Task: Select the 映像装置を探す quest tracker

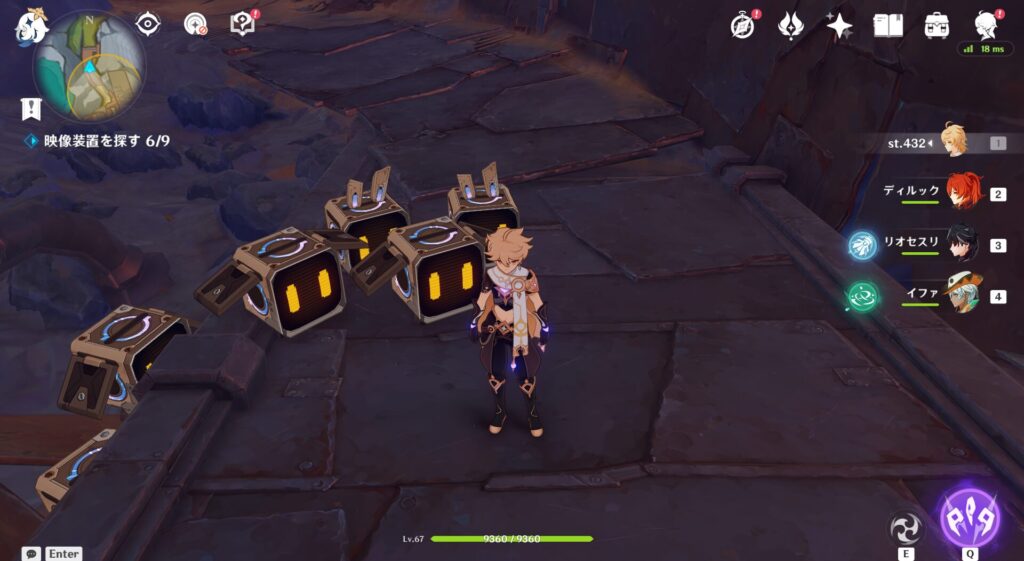Action: tap(98, 141)
